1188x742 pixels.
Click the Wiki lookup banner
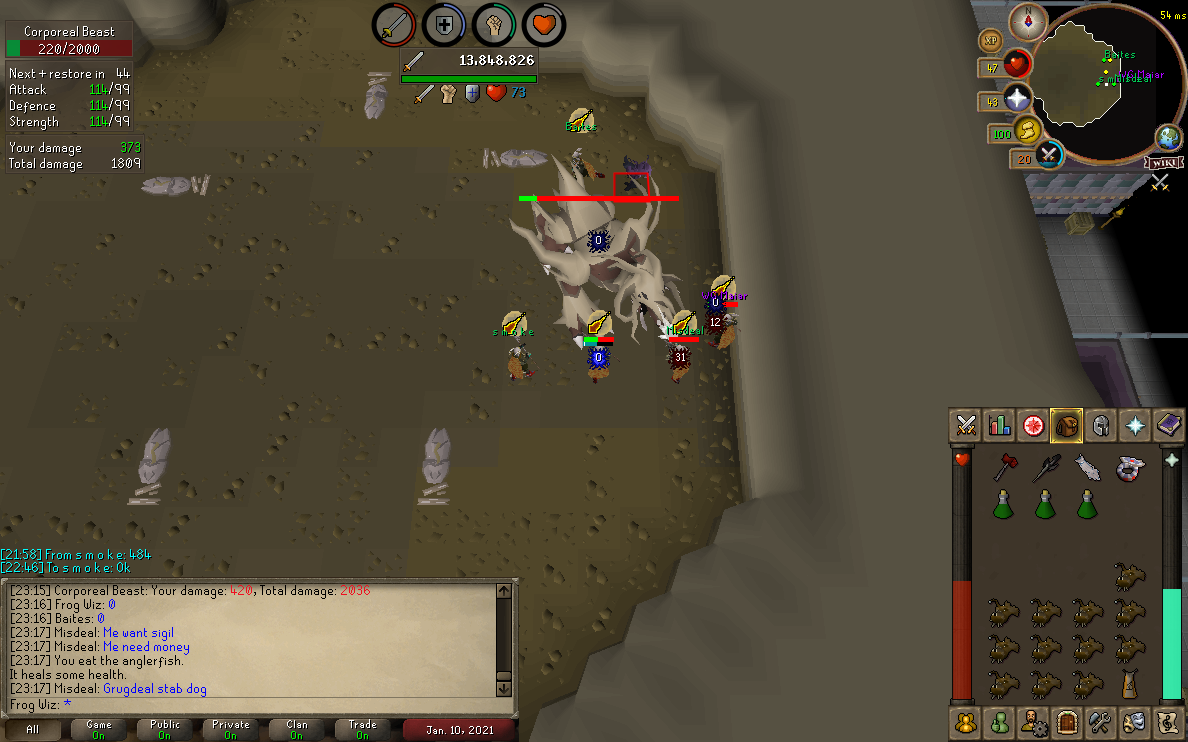point(1162,163)
